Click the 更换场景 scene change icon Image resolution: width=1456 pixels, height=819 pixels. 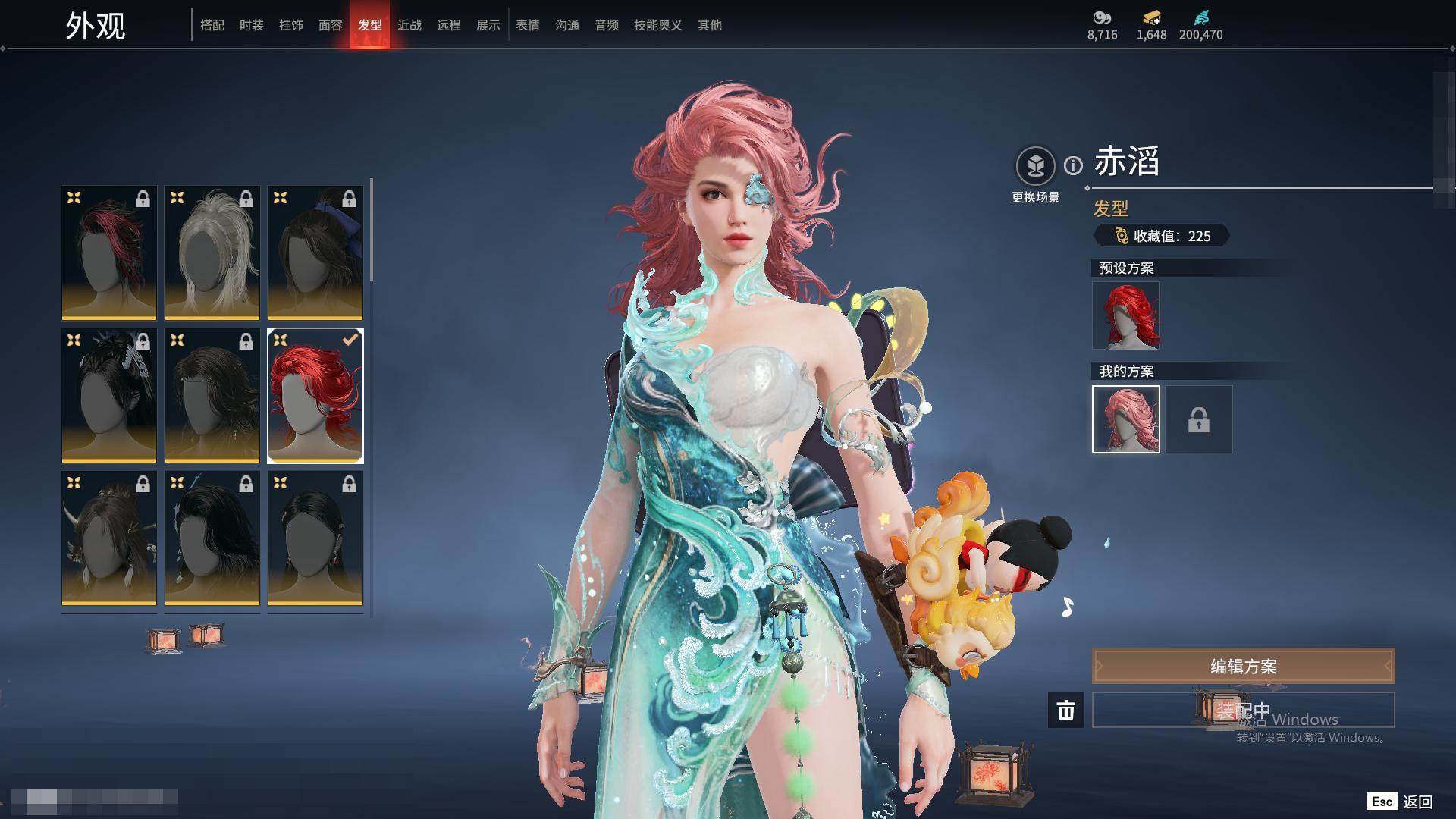pos(1035,165)
